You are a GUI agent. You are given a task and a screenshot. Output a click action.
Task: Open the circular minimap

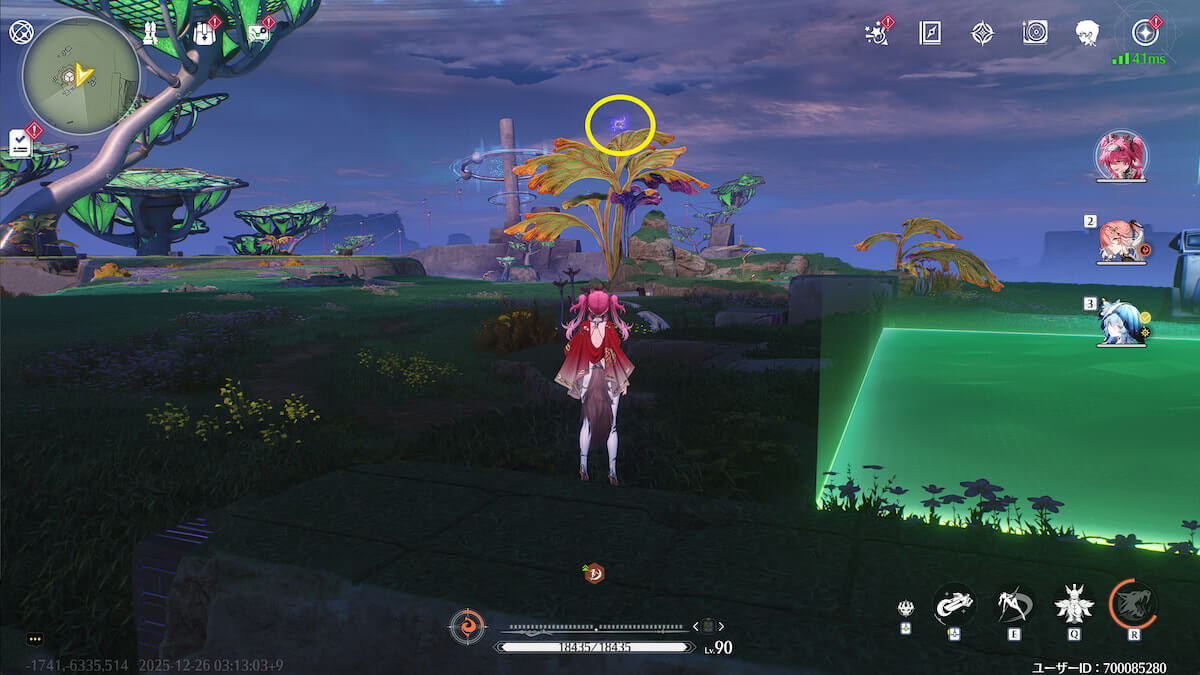pos(81,74)
